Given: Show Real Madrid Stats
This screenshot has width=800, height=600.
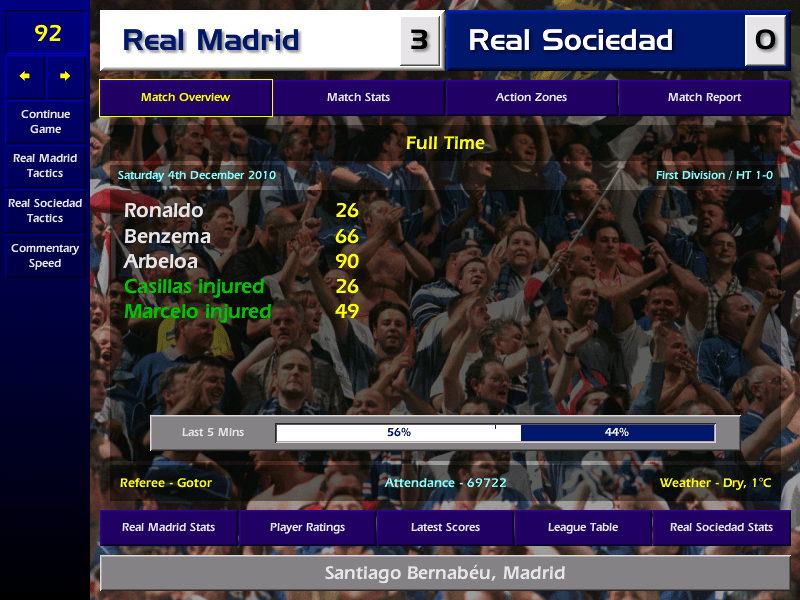Looking at the screenshot, I should tap(168, 527).
